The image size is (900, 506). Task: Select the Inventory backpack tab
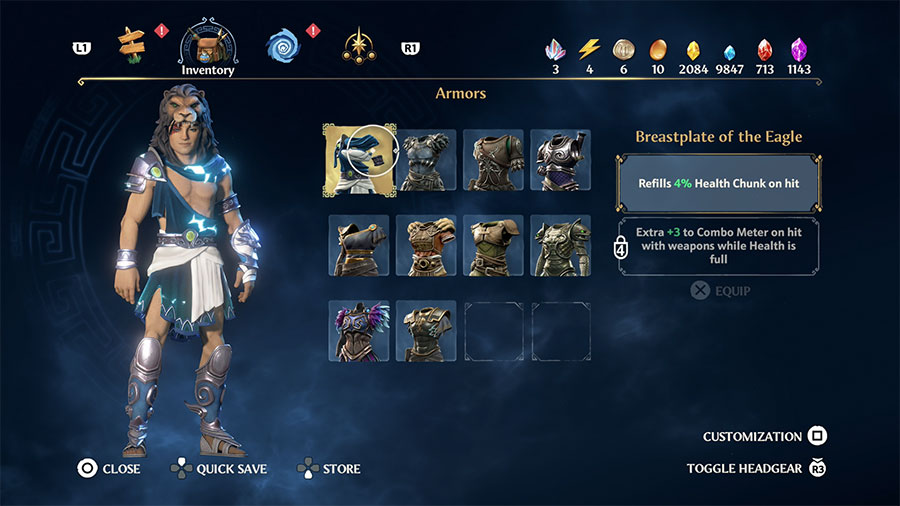[208, 43]
